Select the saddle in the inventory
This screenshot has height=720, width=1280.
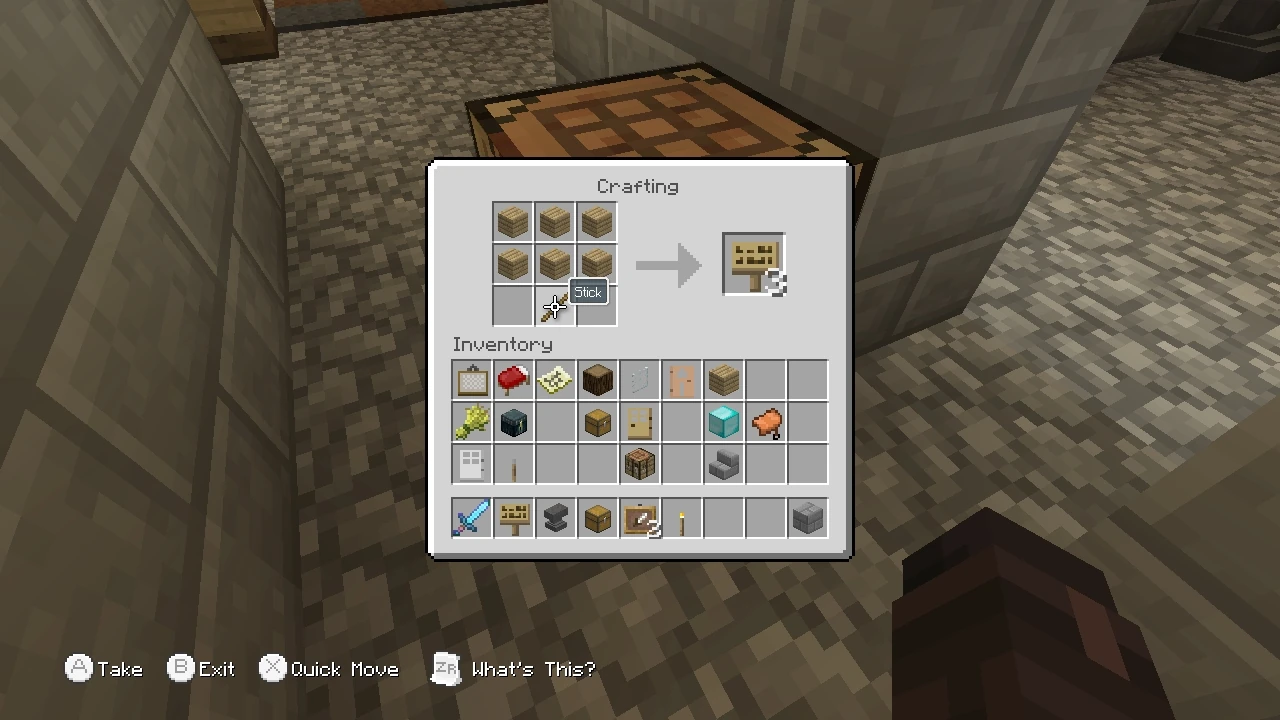(x=765, y=421)
